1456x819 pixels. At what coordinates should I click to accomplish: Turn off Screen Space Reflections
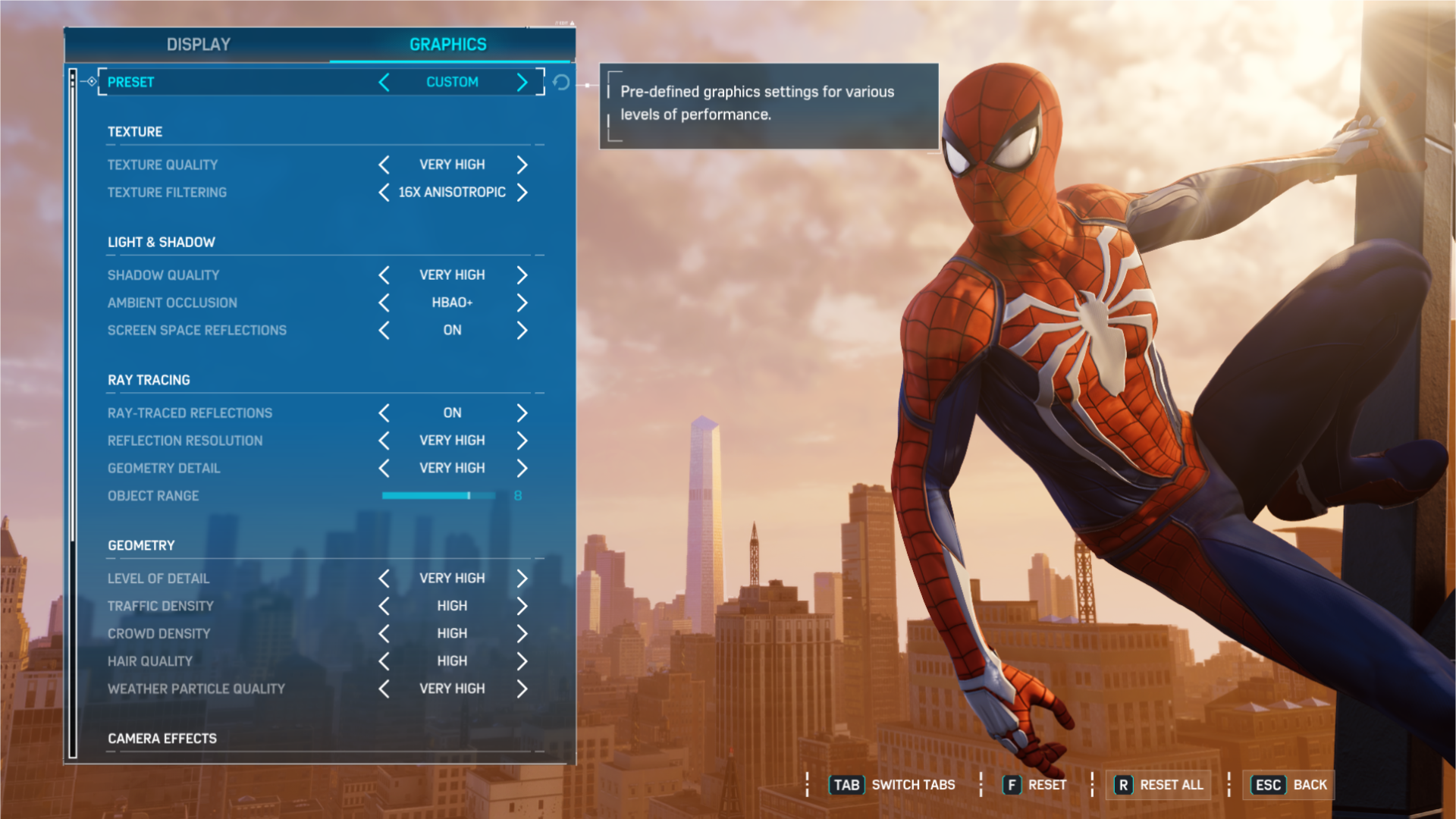(384, 330)
